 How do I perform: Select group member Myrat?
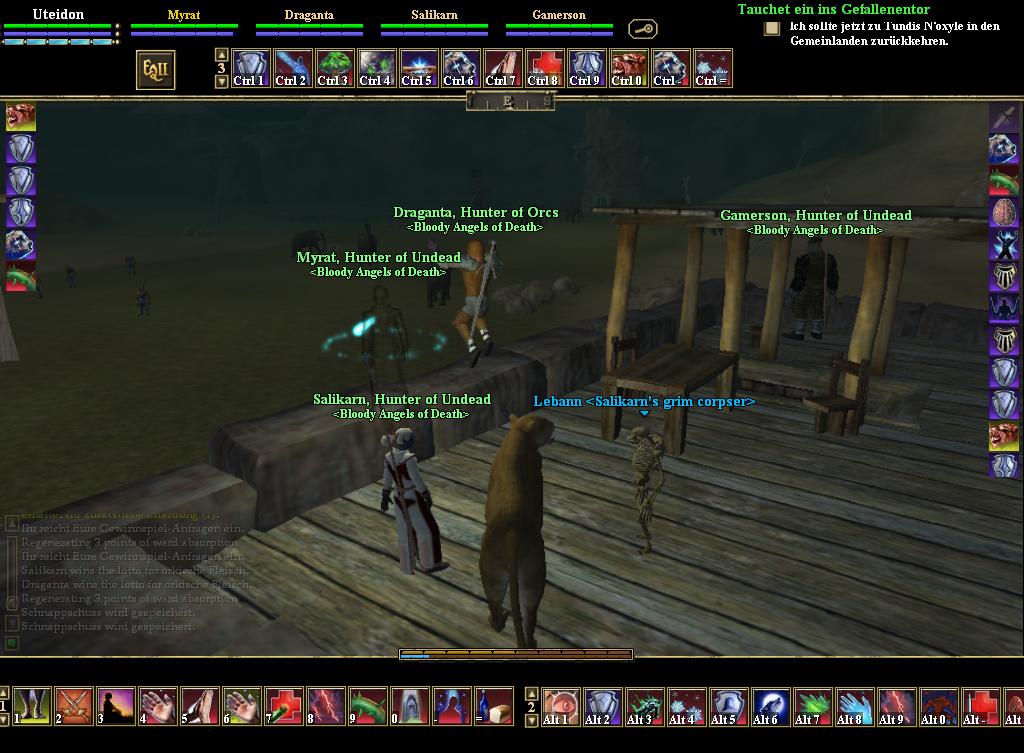click(x=184, y=15)
